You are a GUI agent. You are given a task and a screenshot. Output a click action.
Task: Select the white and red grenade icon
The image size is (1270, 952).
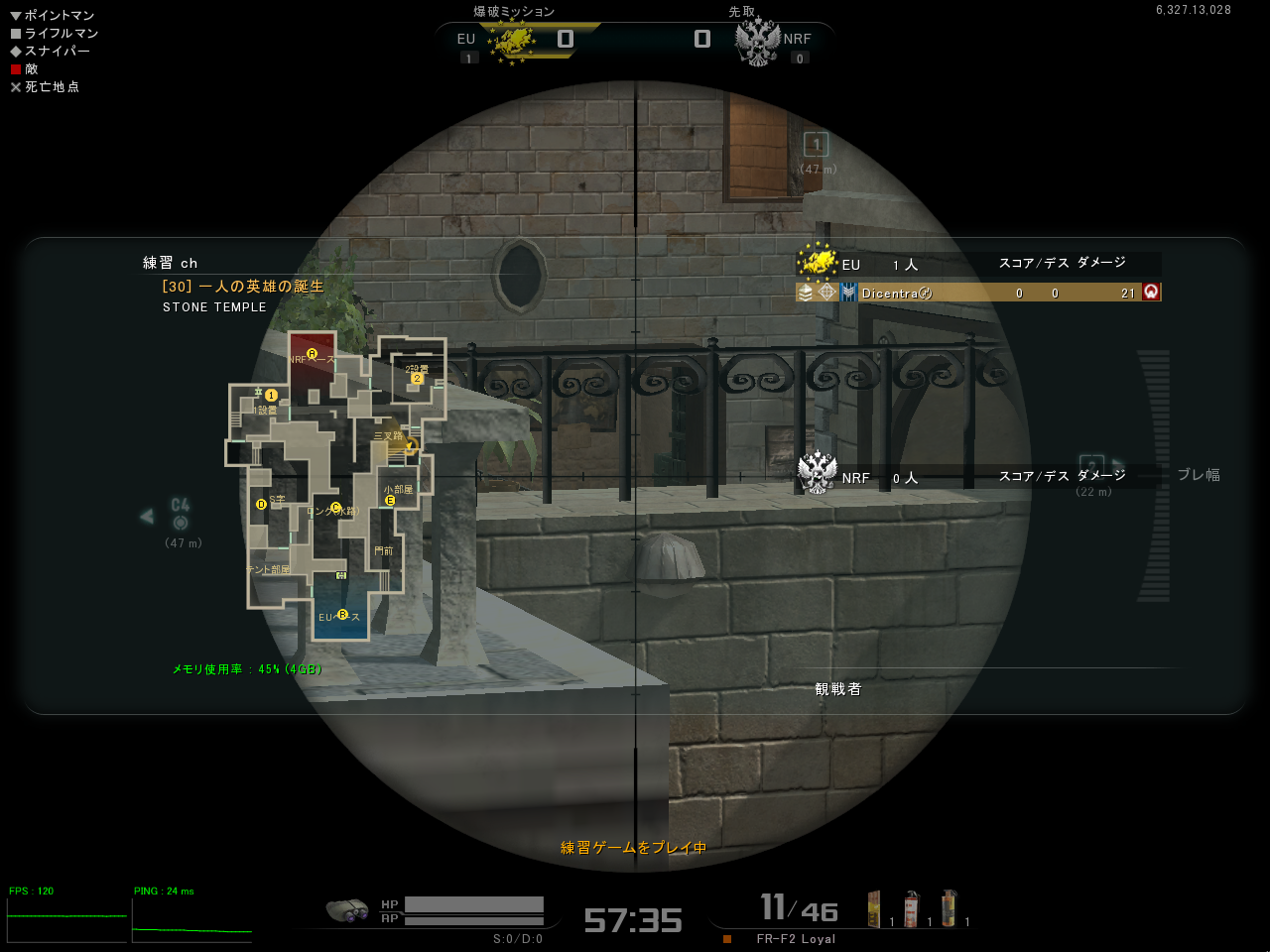click(x=911, y=908)
